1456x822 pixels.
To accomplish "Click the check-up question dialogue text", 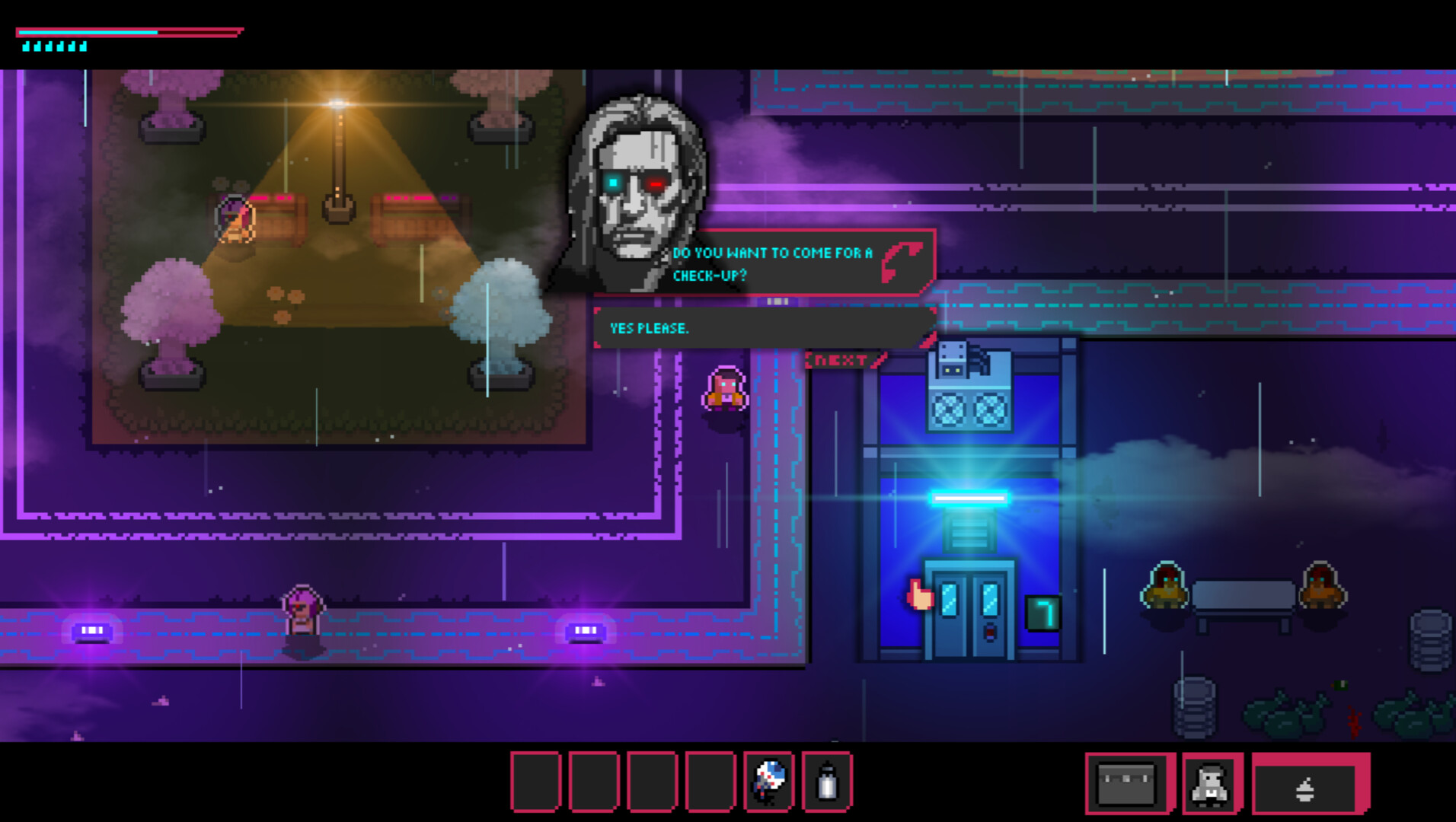I will (777, 263).
